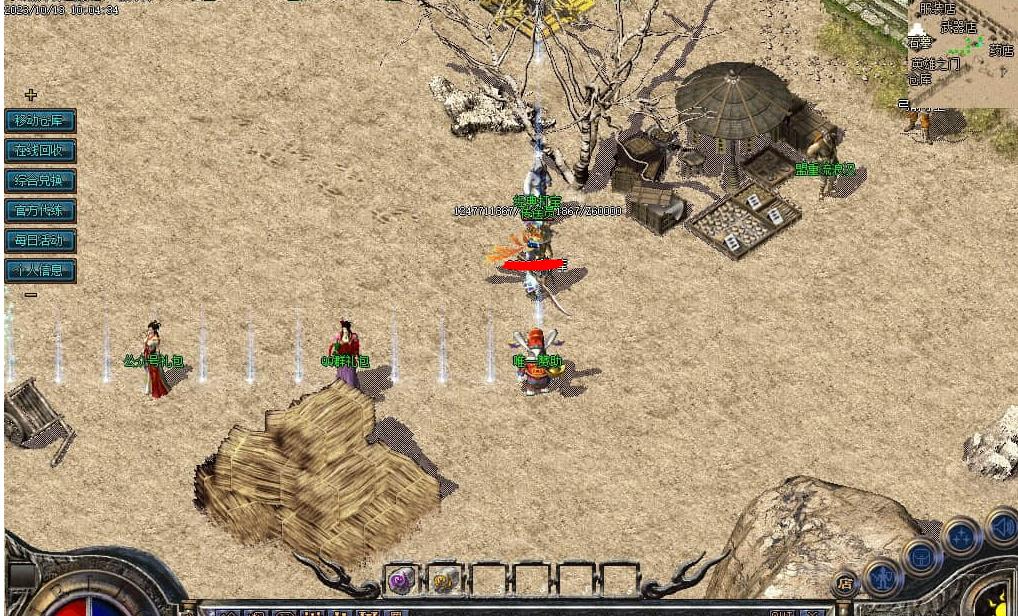
Task: Use the purple swirl scroll in the hotbar
Action: [x=401, y=579]
